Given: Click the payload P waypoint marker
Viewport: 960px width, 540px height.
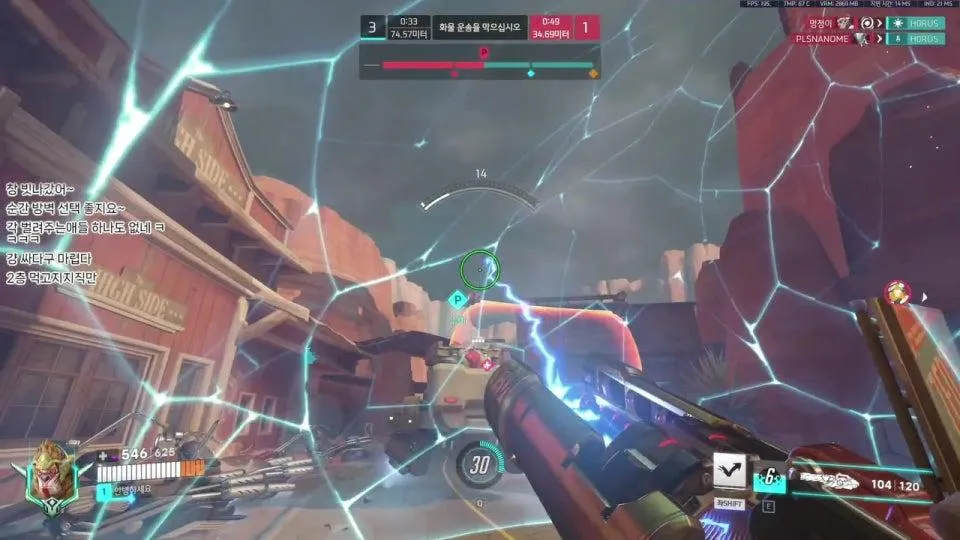Looking at the screenshot, I should pos(457,298).
